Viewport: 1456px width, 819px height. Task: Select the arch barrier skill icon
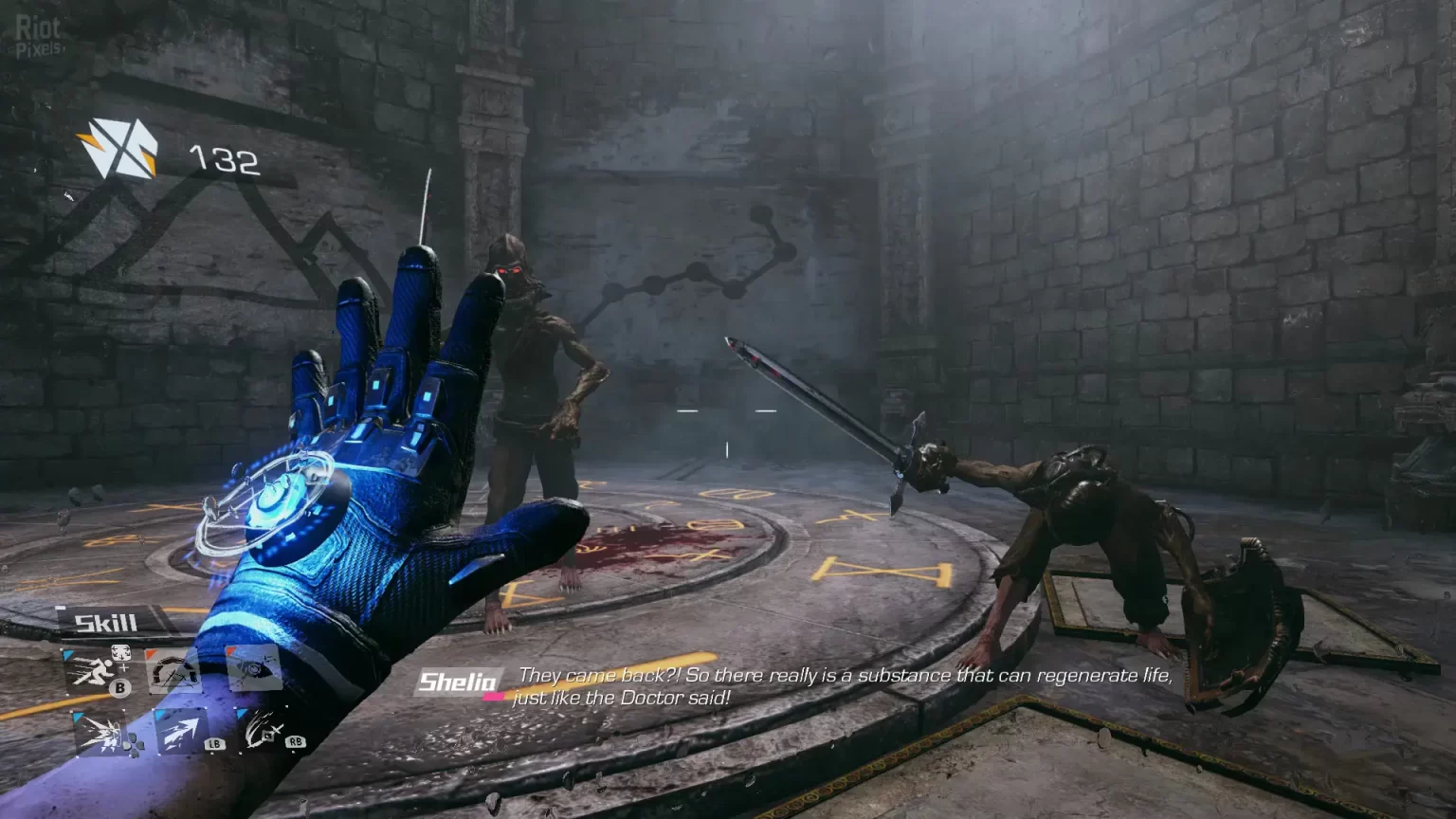[x=173, y=673]
